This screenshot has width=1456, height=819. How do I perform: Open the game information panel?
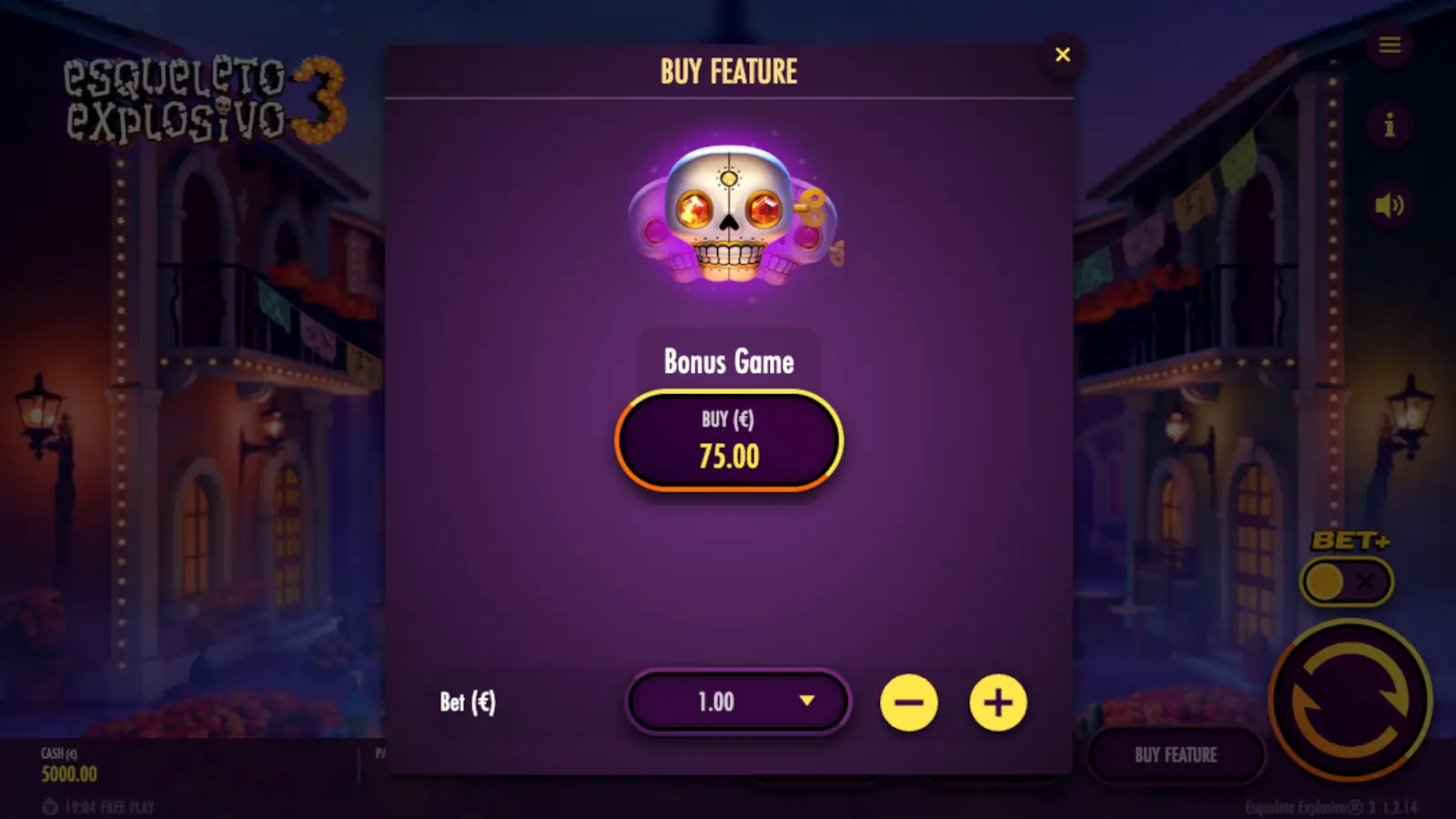point(1390,126)
